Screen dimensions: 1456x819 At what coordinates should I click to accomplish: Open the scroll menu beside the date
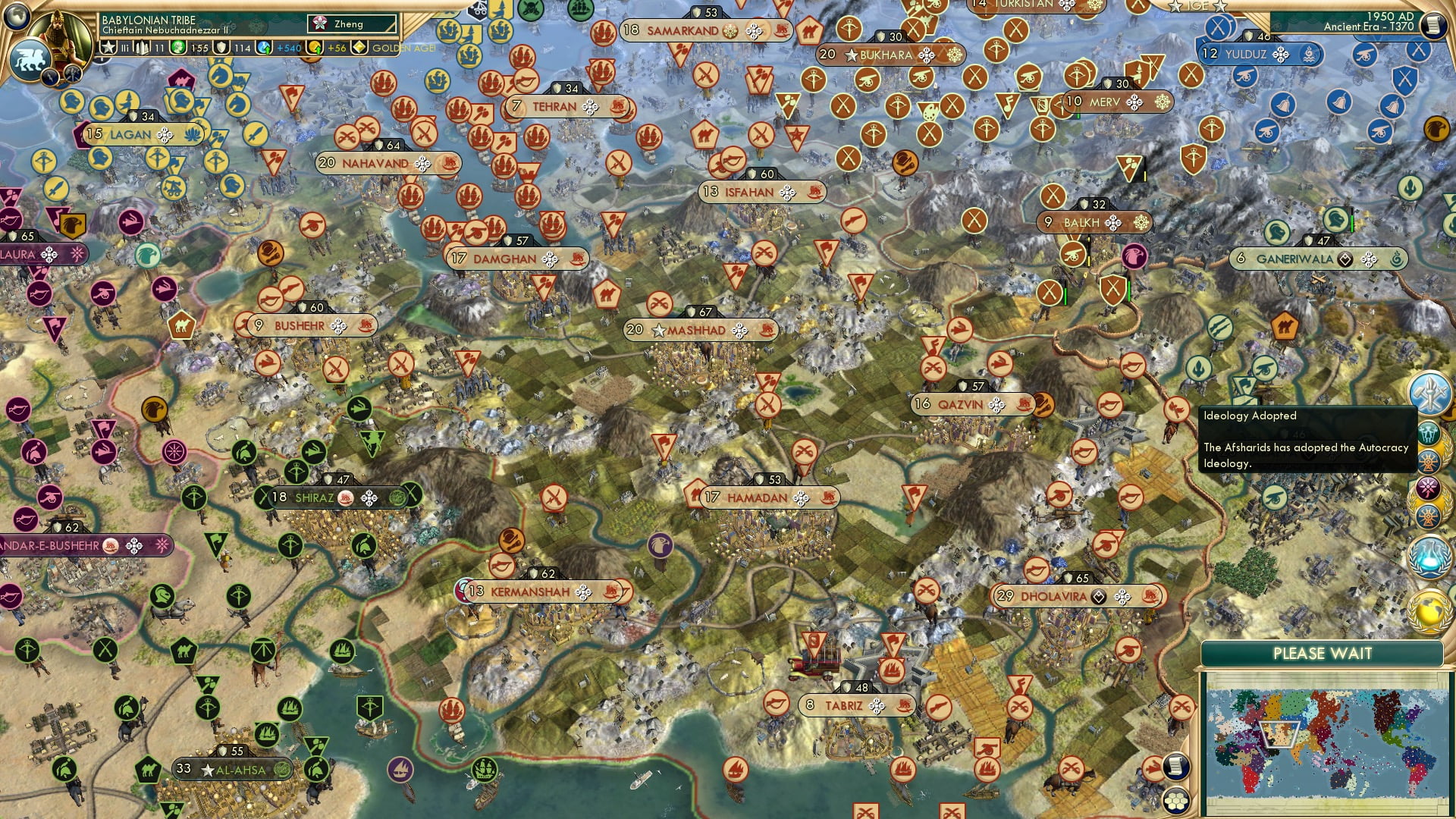1433,25
